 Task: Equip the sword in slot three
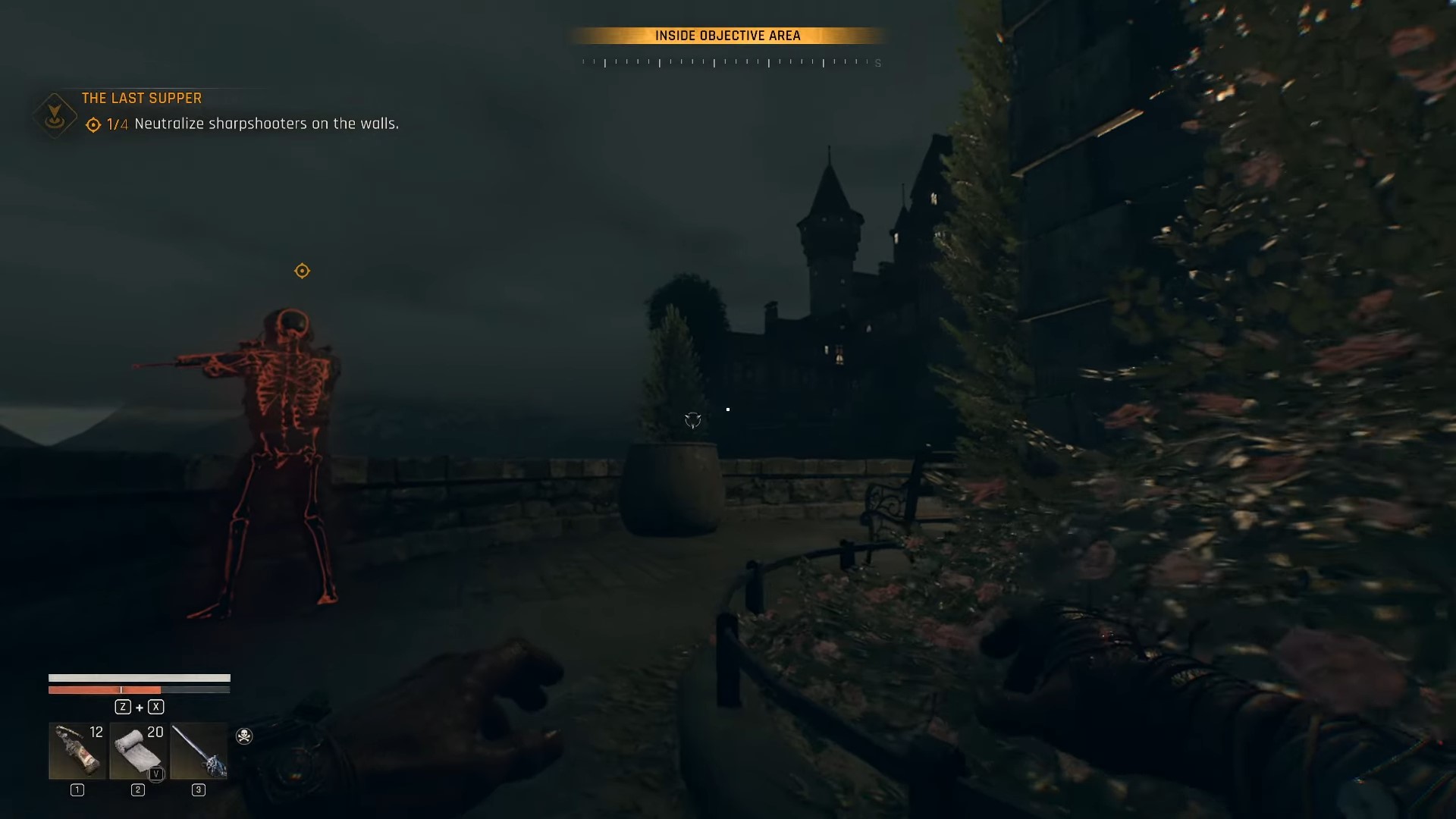coord(199,751)
